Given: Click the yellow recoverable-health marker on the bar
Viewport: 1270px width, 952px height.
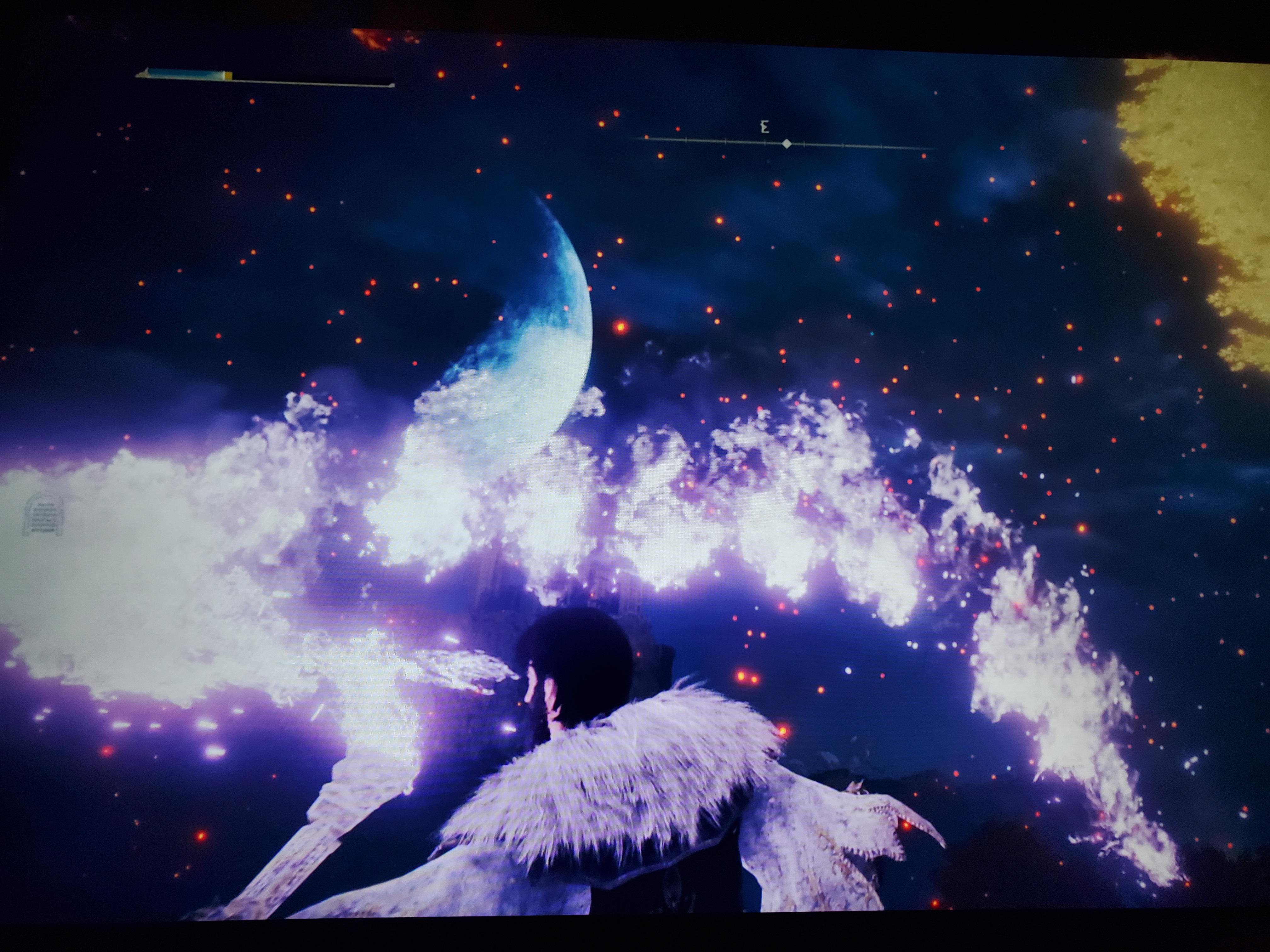Looking at the screenshot, I should [x=228, y=76].
